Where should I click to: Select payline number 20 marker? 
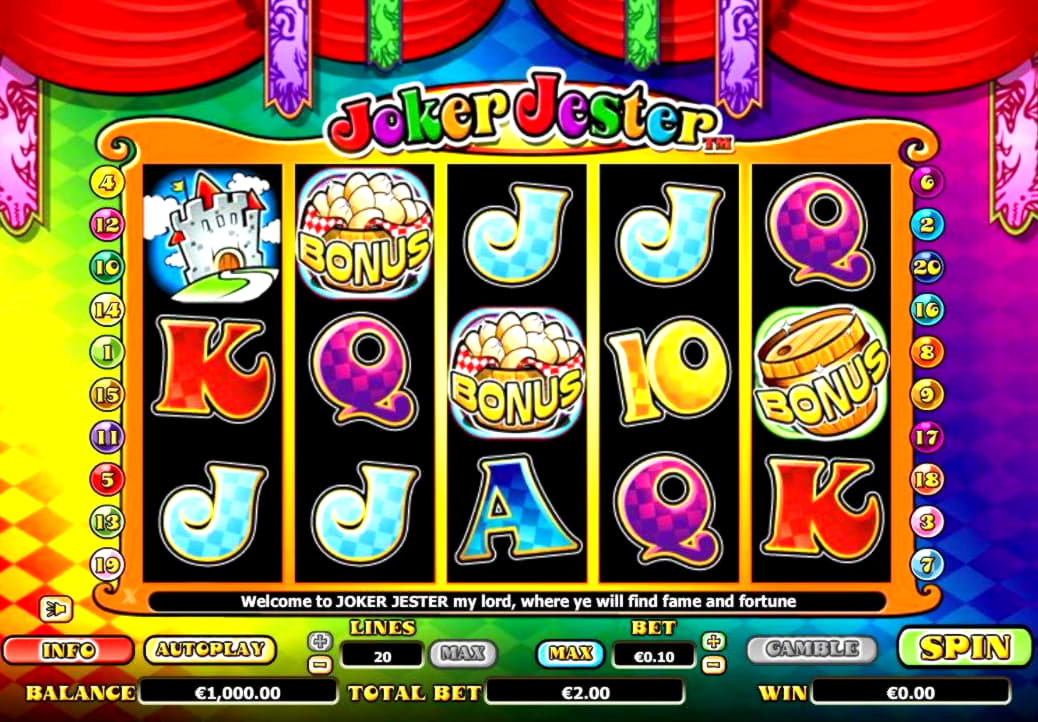[x=928, y=266]
